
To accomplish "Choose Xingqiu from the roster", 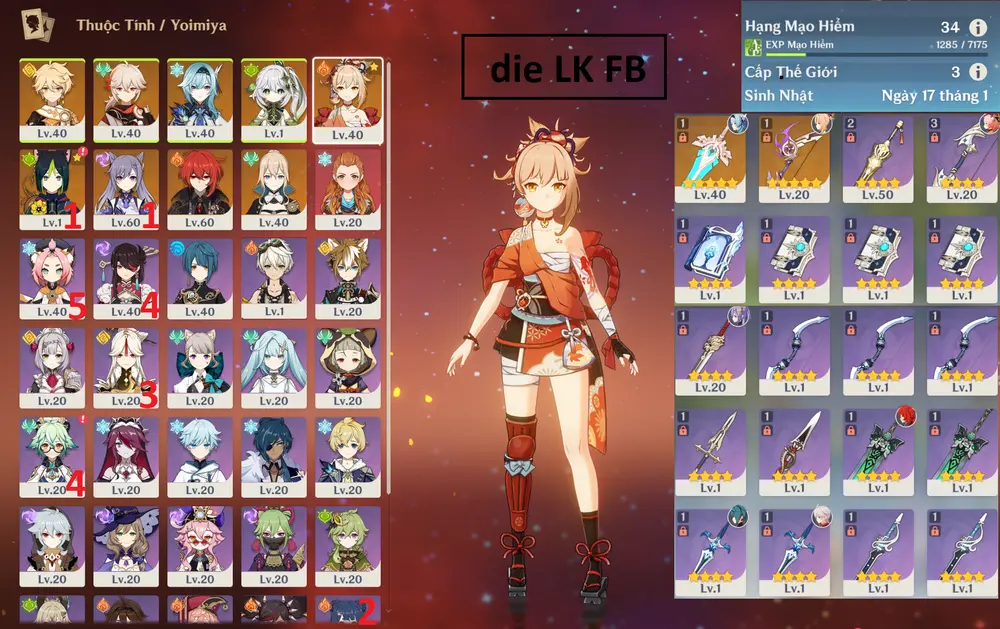I will (200, 278).
